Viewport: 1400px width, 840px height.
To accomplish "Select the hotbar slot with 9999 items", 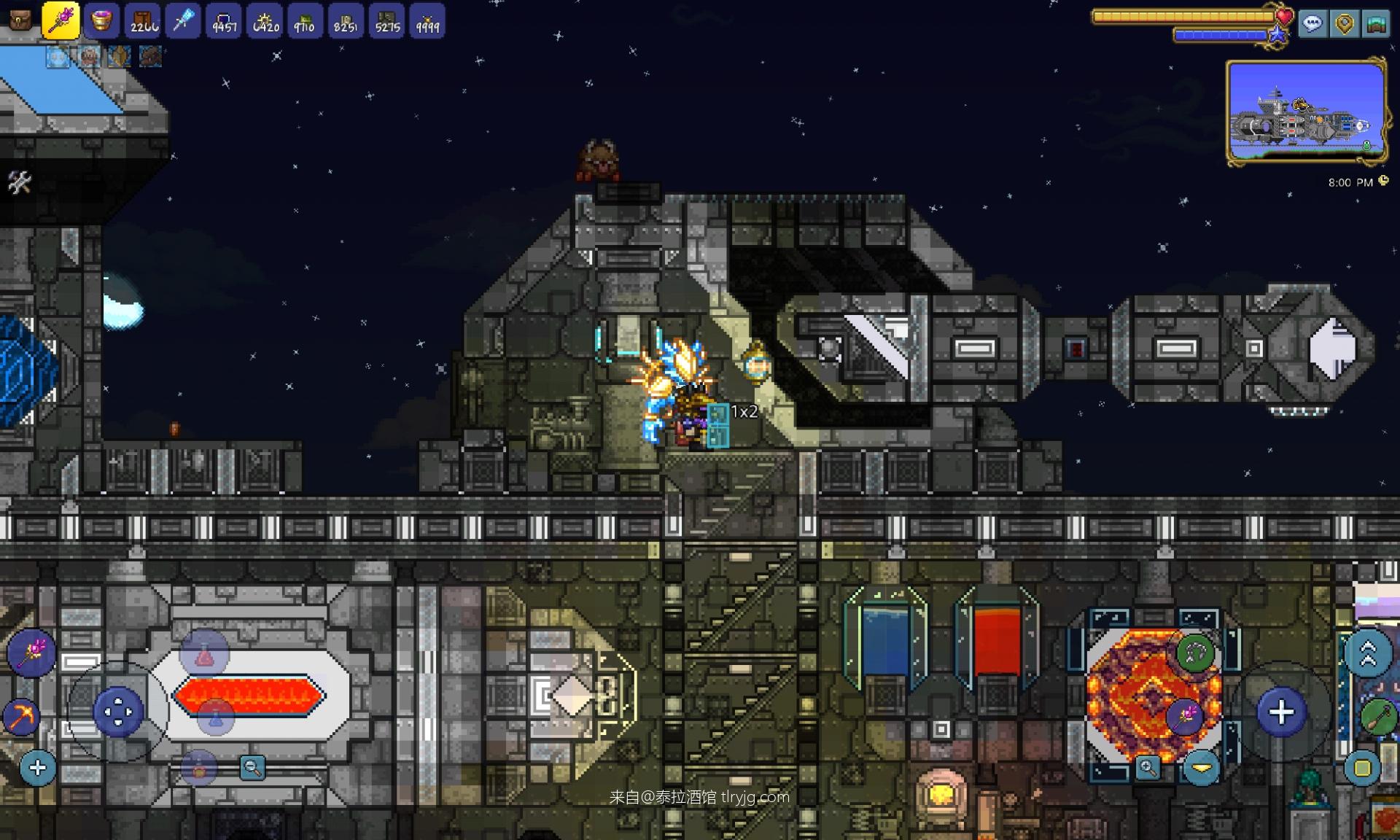I will tap(427, 21).
